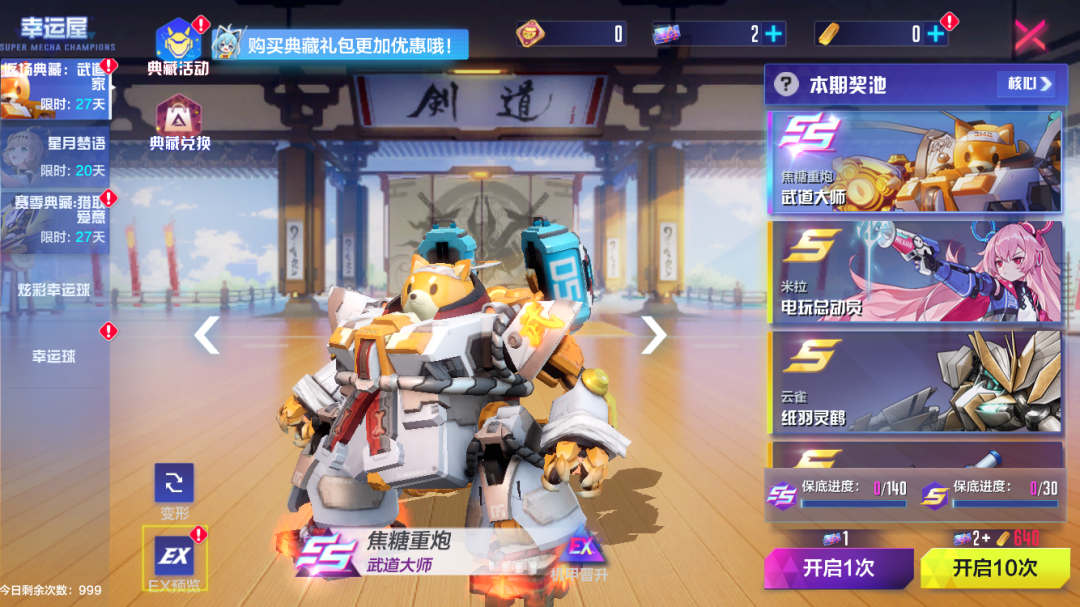Select the 纸羽灵鹤 prize card

[914, 381]
